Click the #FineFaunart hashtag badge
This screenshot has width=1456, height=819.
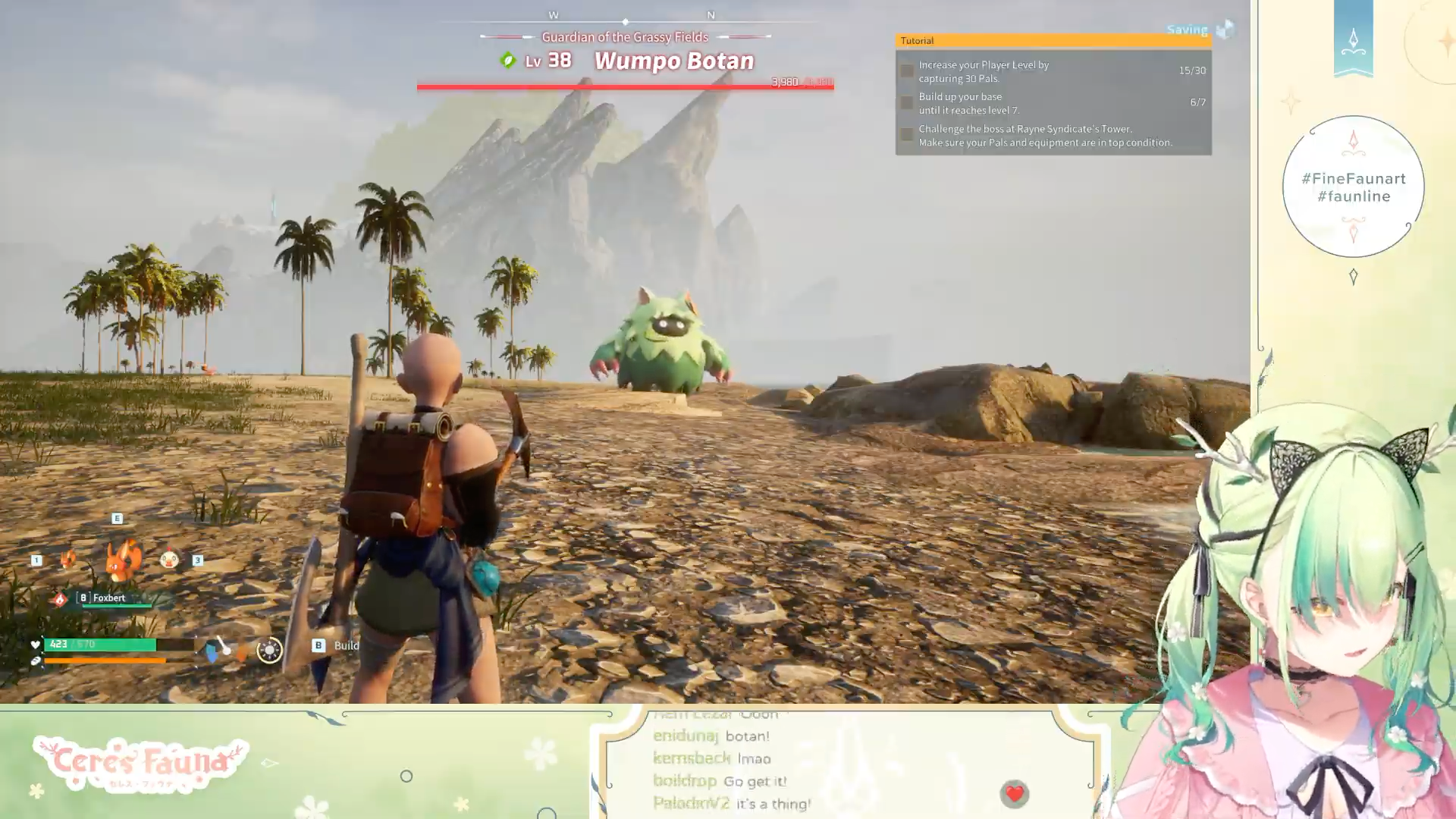click(1353, 187)
